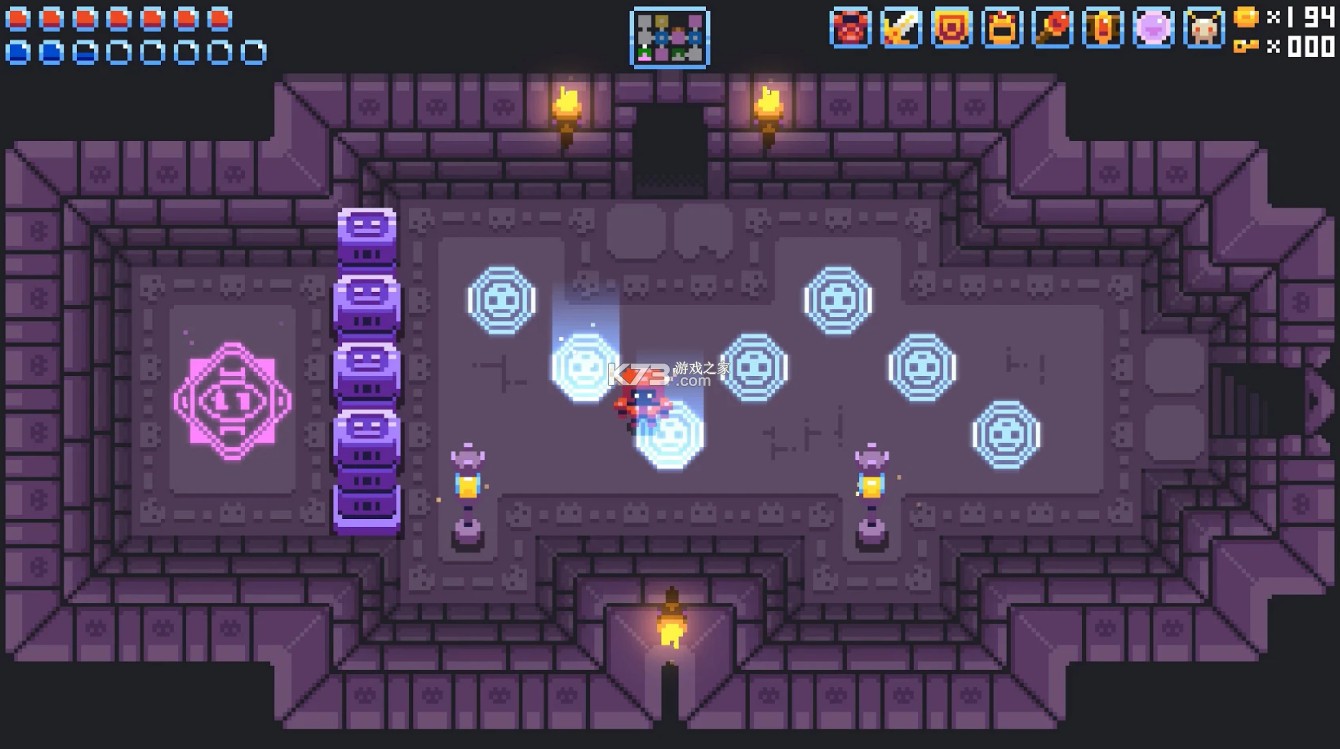Select the sword icon in the item bar
Image resolution: width=1340 pixels, height=749 pixels.
[900, 29]
